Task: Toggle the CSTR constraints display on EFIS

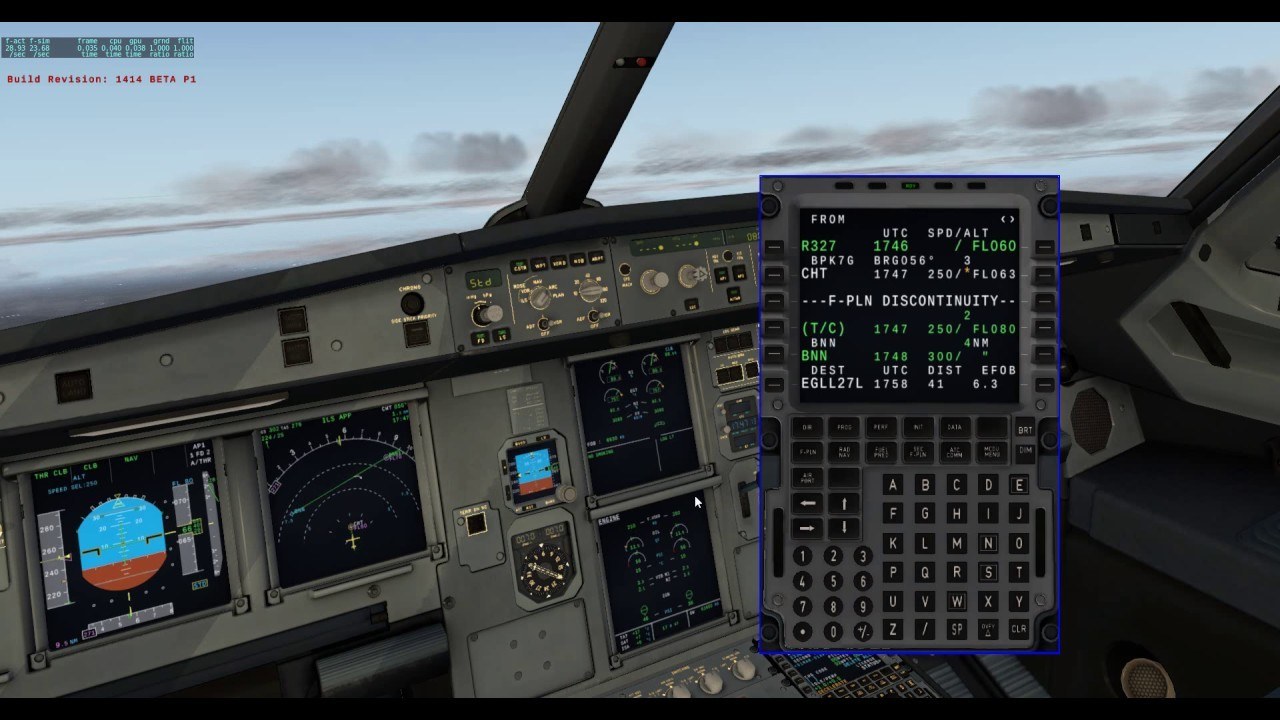Action: tap(521, 266)
